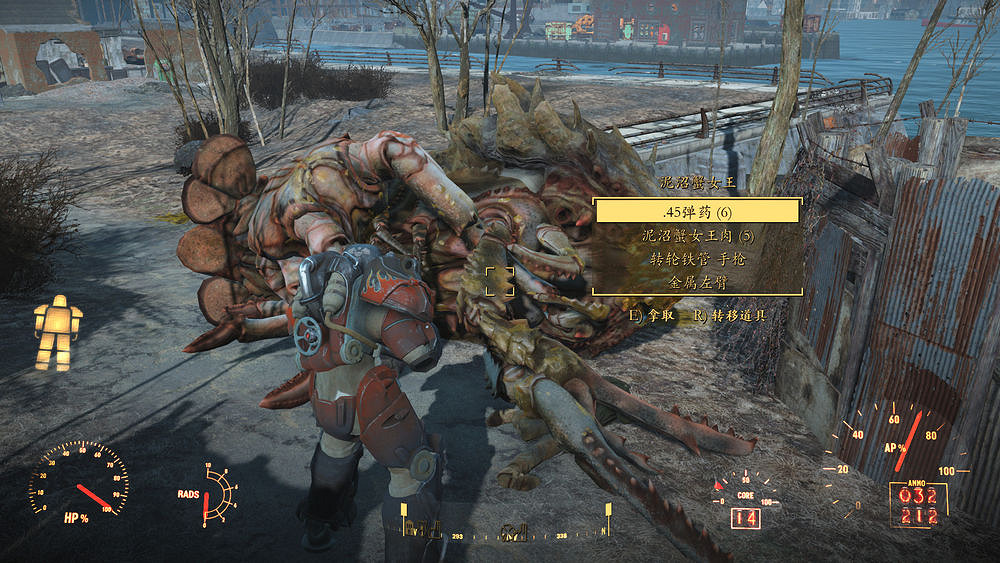The width and height of the screenshot is (1000, 563).
Task: Select the .45弹药 (6) loot entry
Action: [697, 211]
